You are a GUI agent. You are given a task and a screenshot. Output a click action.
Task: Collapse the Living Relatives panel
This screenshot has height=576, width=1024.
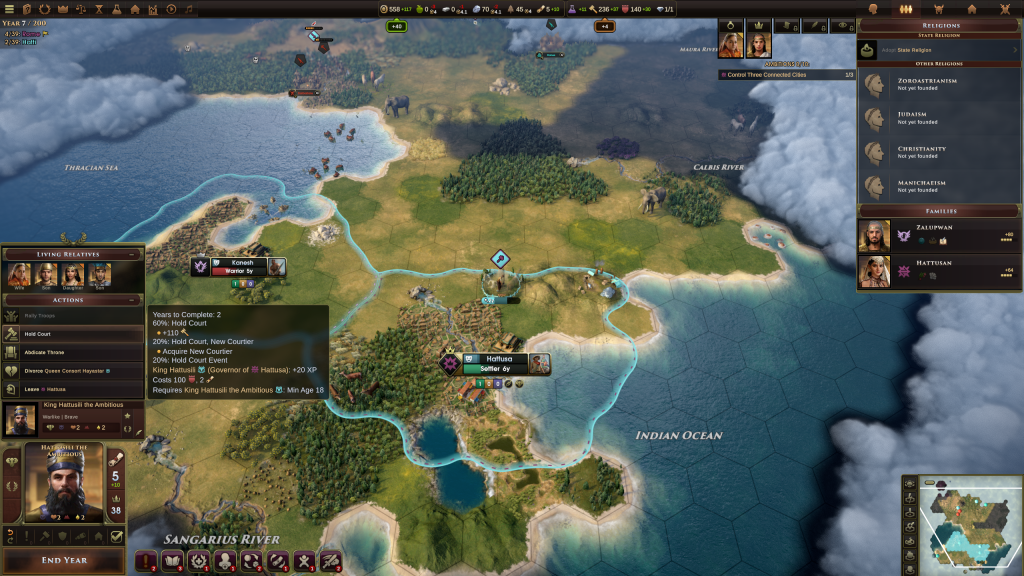pos(131,254)
